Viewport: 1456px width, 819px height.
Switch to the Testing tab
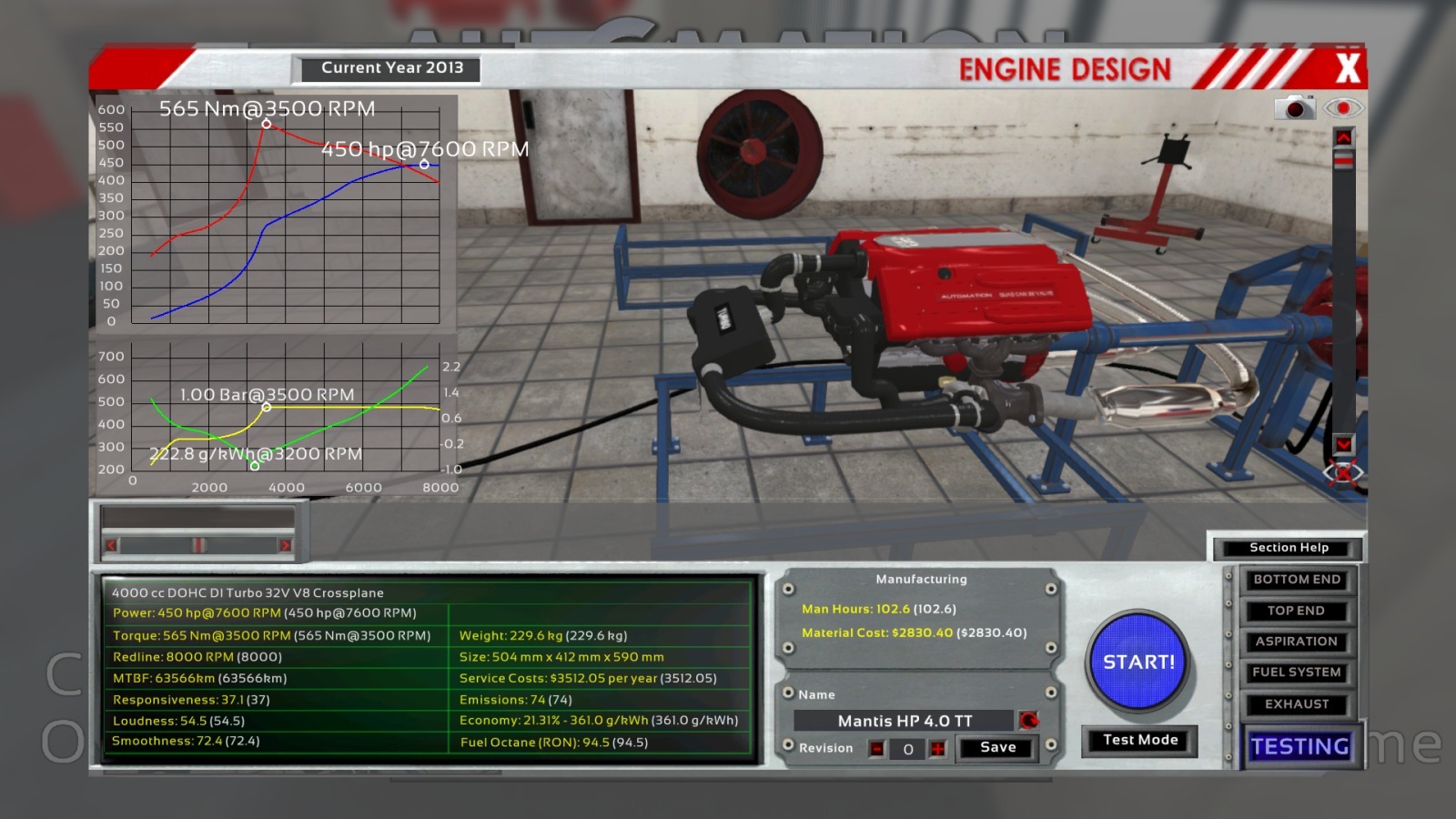coord(1299,747)
